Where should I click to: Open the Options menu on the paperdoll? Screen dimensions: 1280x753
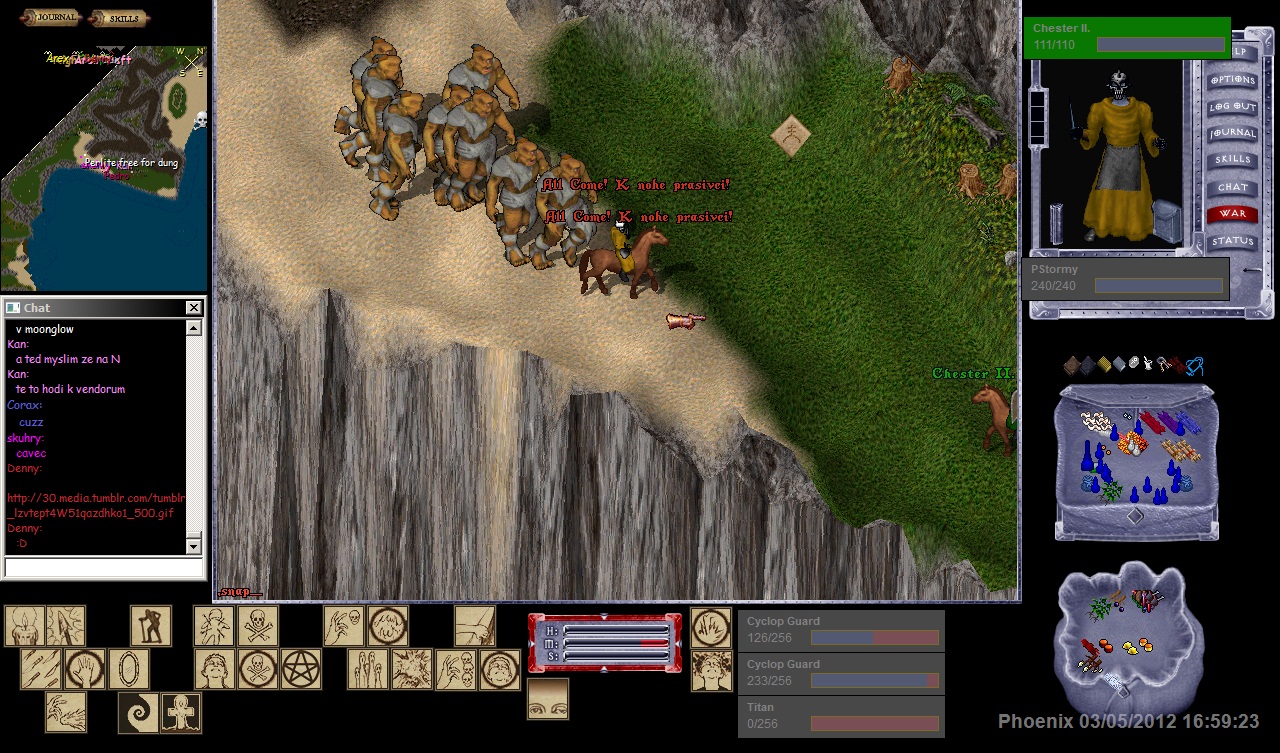(1232, 80)
